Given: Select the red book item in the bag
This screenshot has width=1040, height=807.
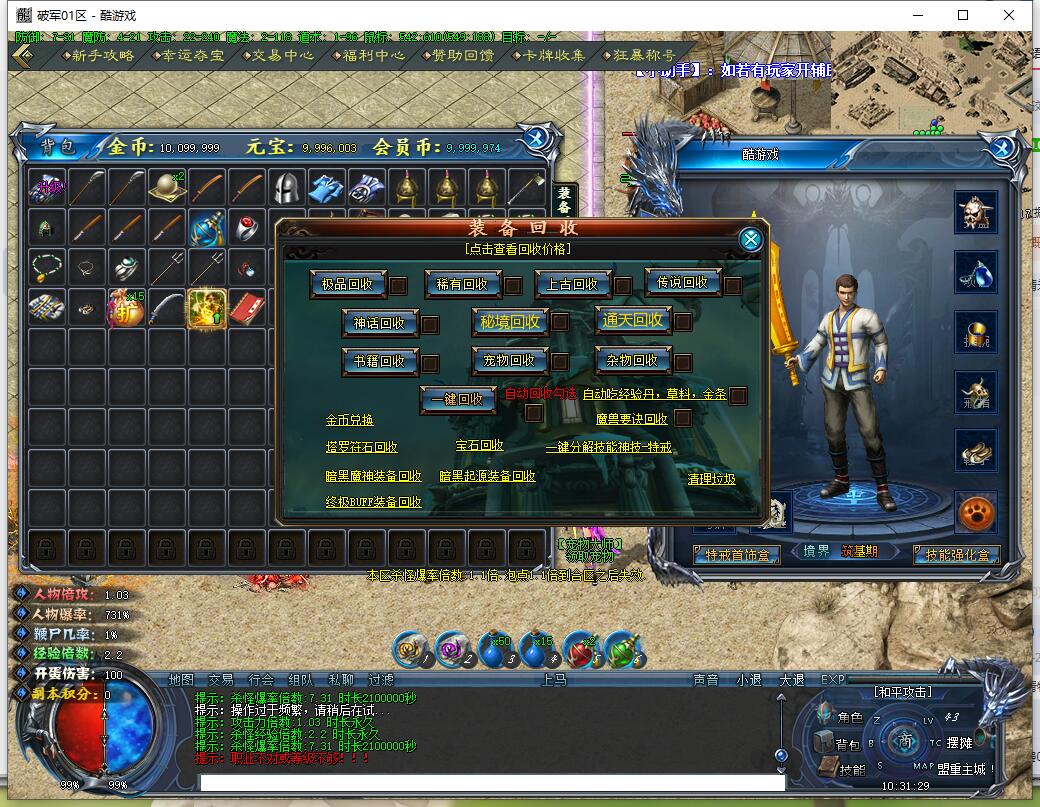Looking at the screenshot, I should 246,309.
